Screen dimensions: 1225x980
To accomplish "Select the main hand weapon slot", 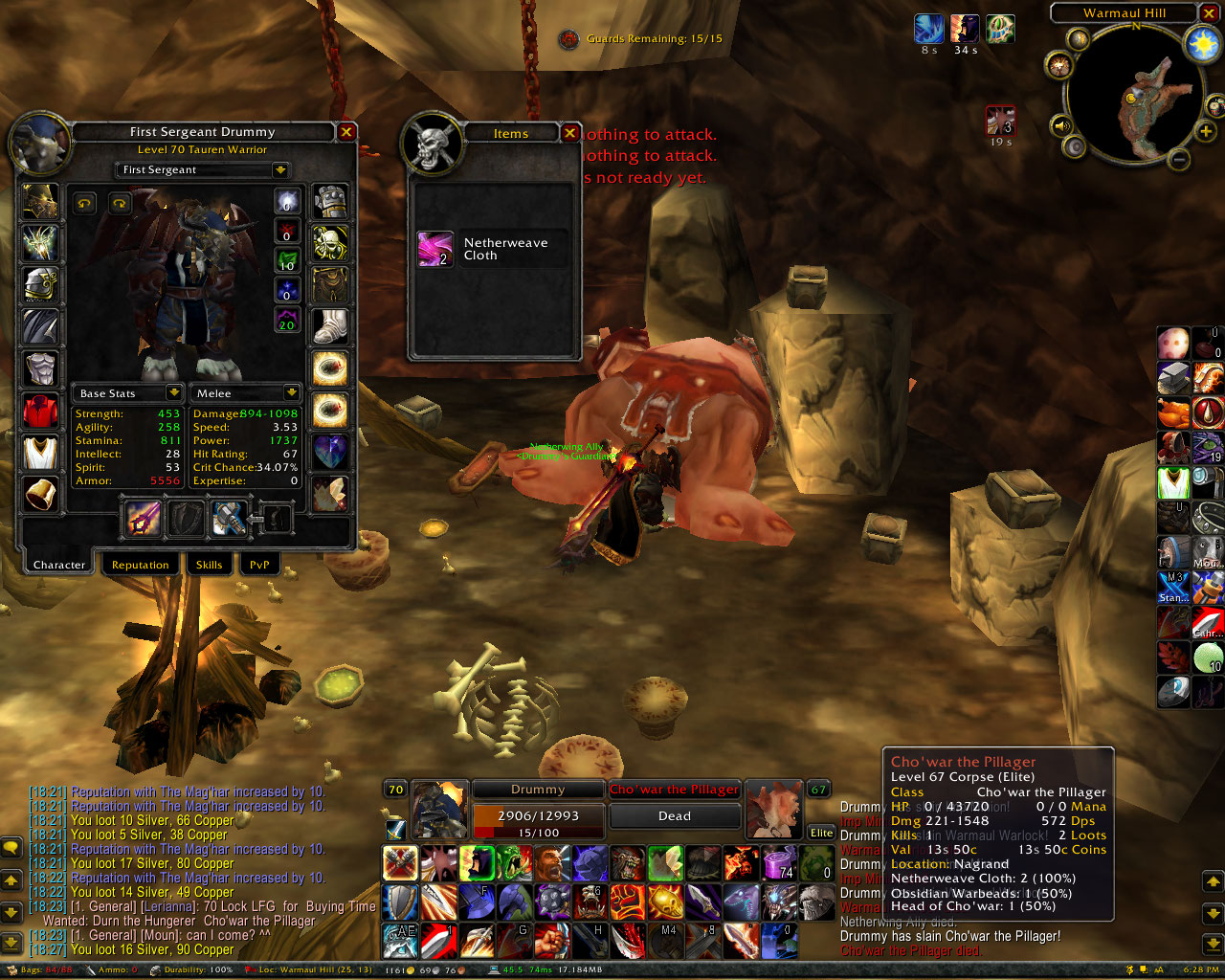I will tap(144, 519).
